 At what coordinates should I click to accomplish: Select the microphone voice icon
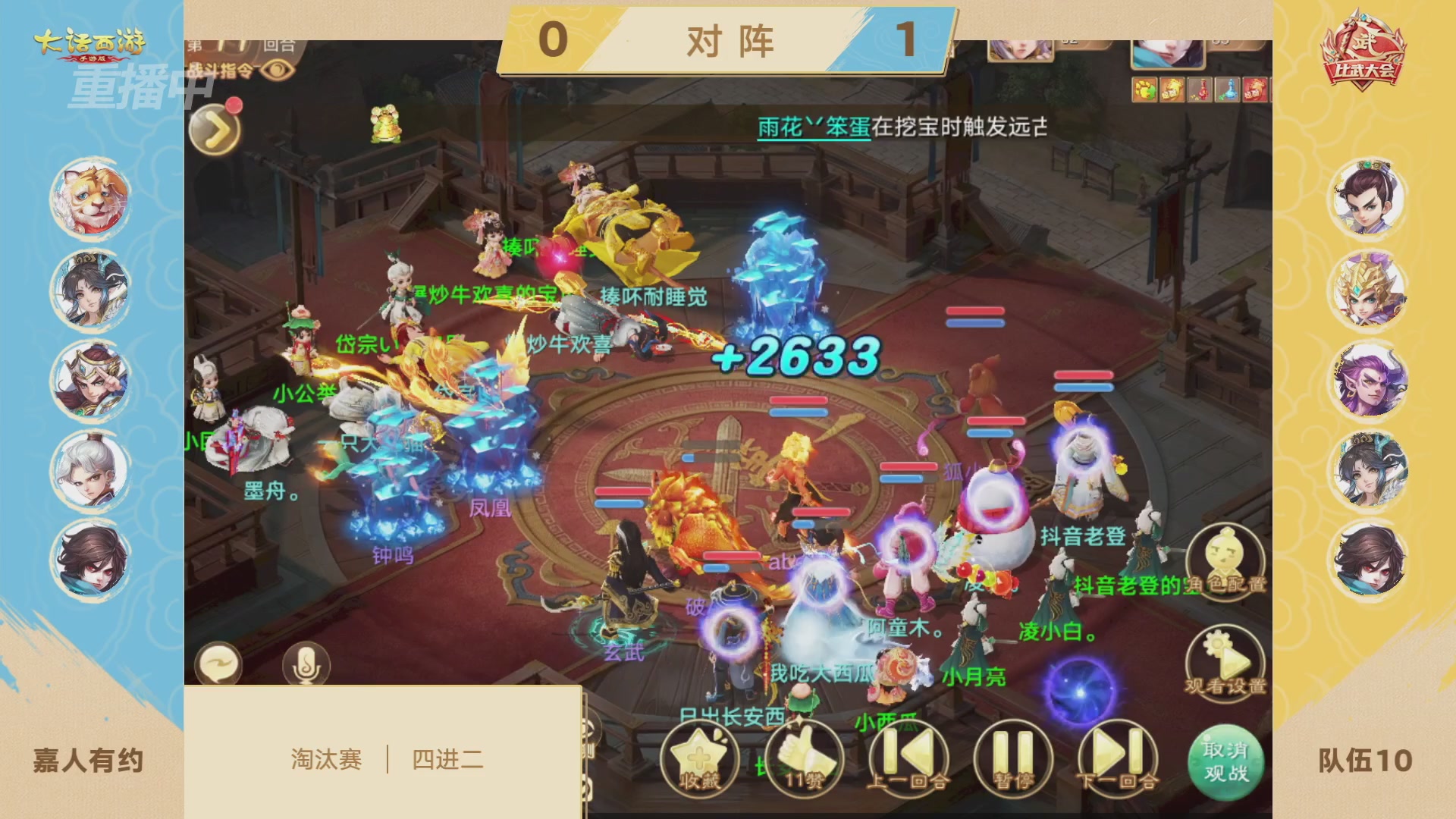[x=308, y=663]
